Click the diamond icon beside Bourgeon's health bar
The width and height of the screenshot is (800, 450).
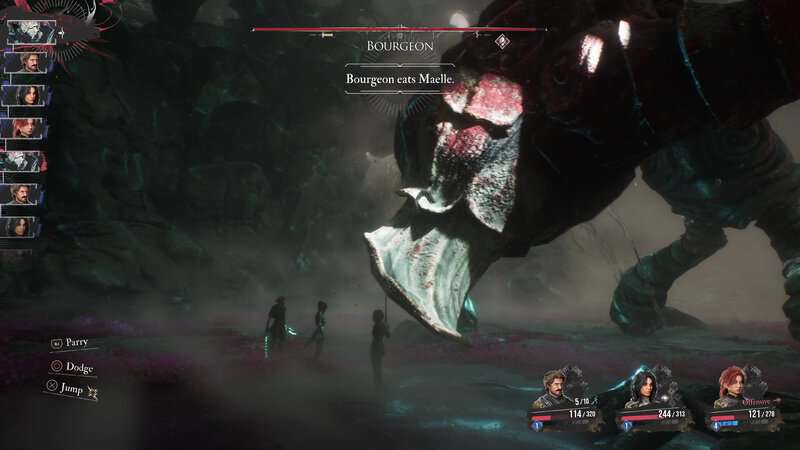click(502, 41)
